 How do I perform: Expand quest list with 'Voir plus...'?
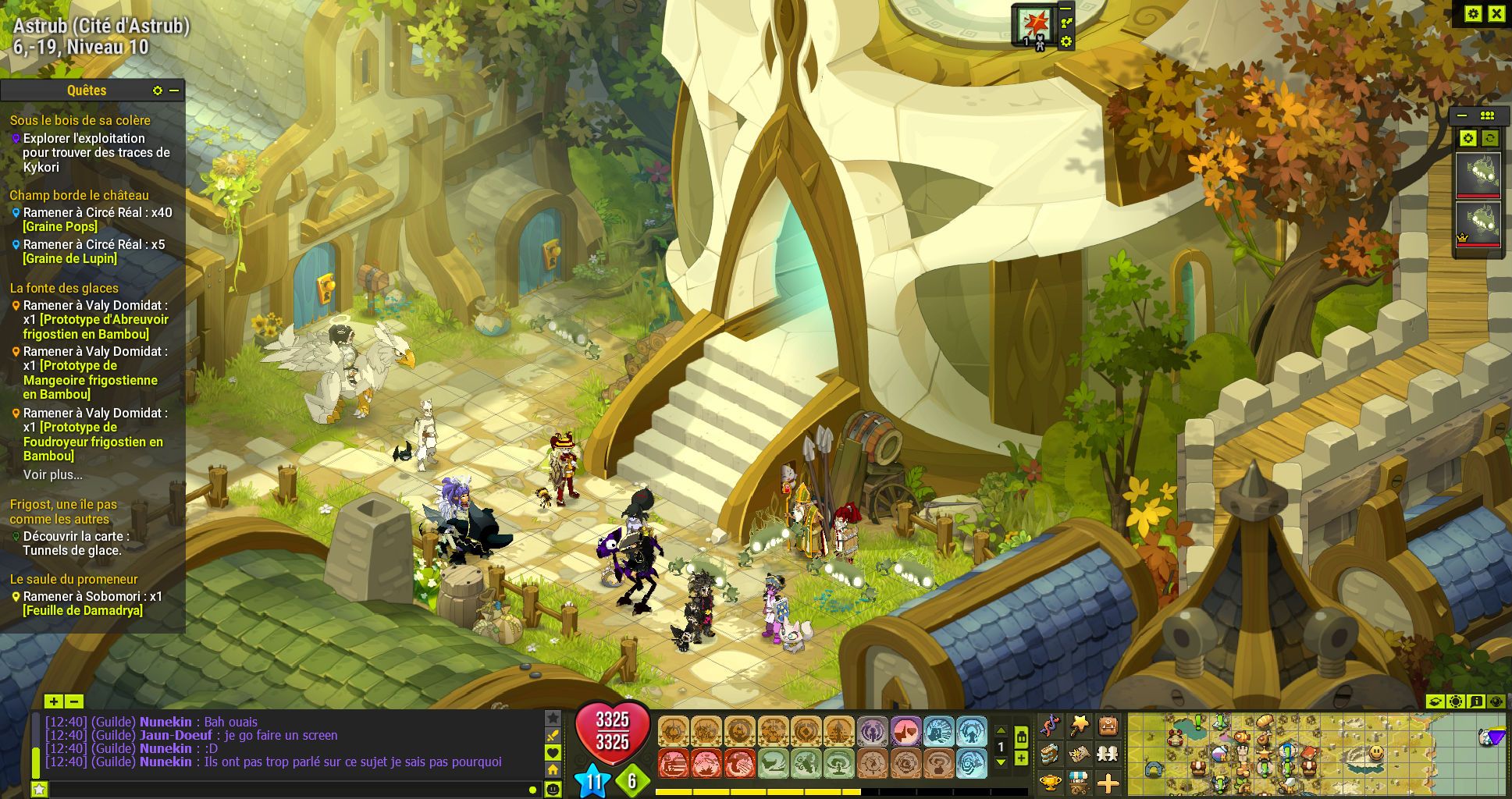pos(52,474)
